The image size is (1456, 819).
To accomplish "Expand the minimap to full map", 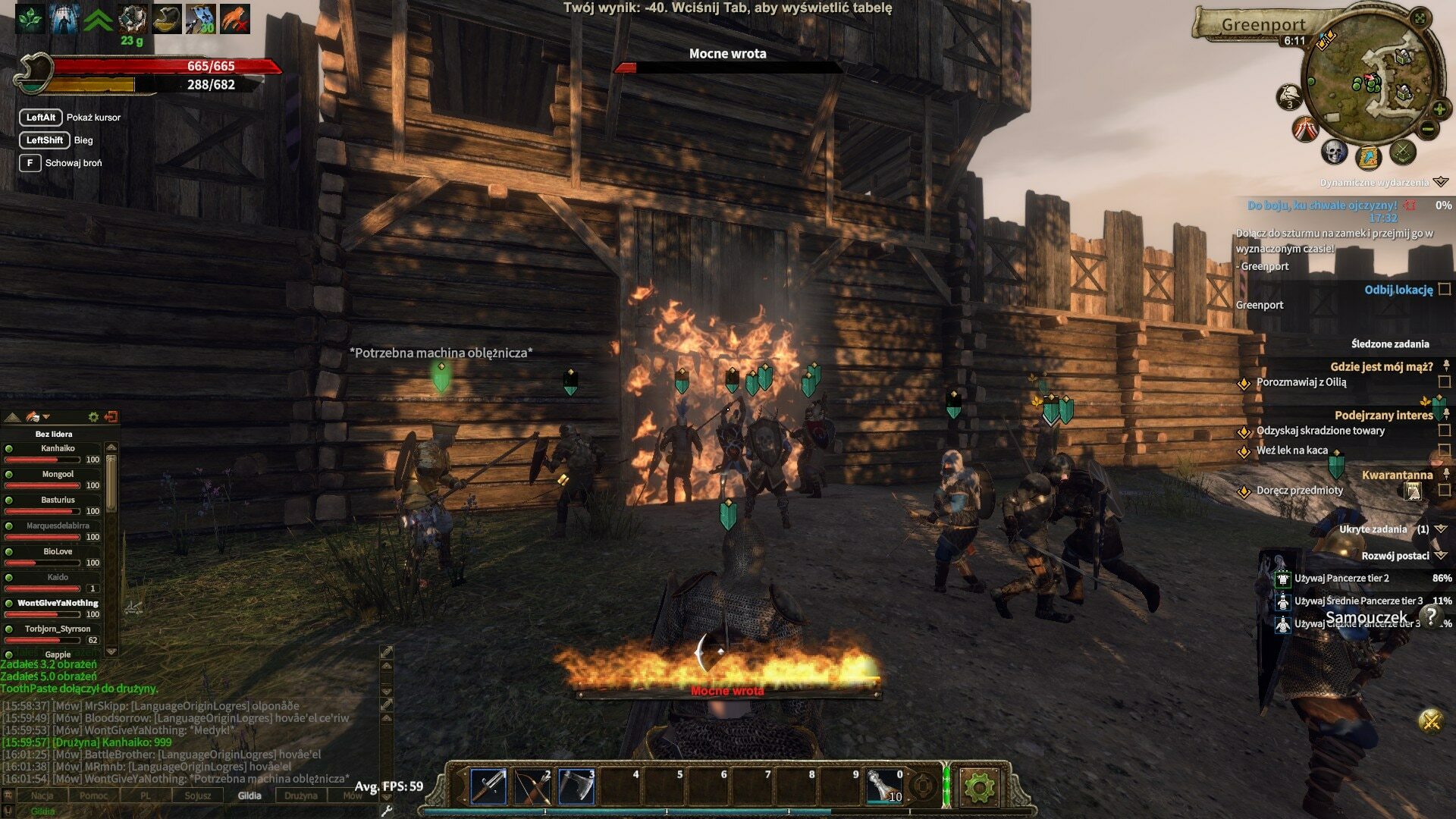I will (1420, 18).
